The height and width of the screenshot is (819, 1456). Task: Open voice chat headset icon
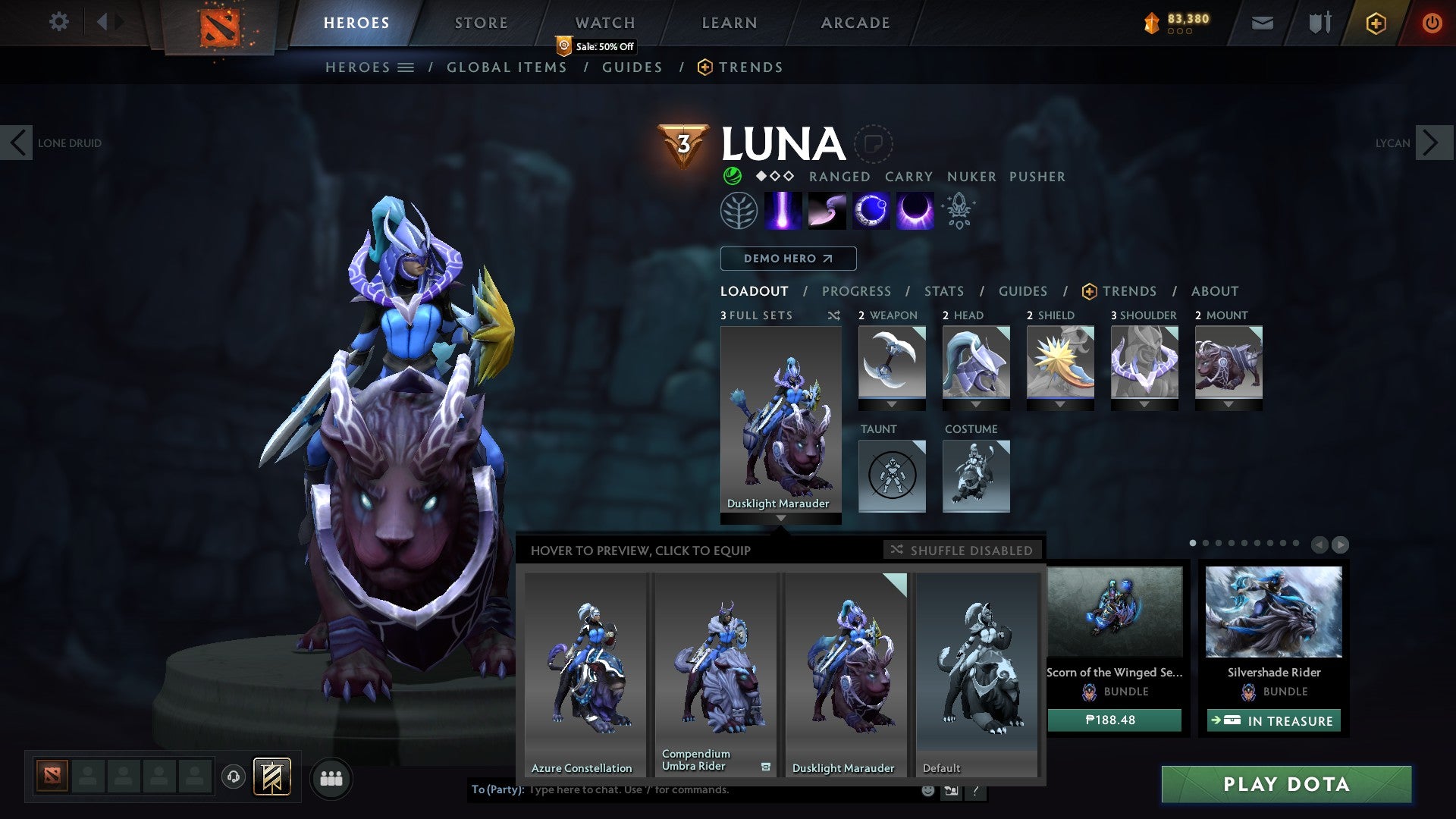[x=234, y=777]
